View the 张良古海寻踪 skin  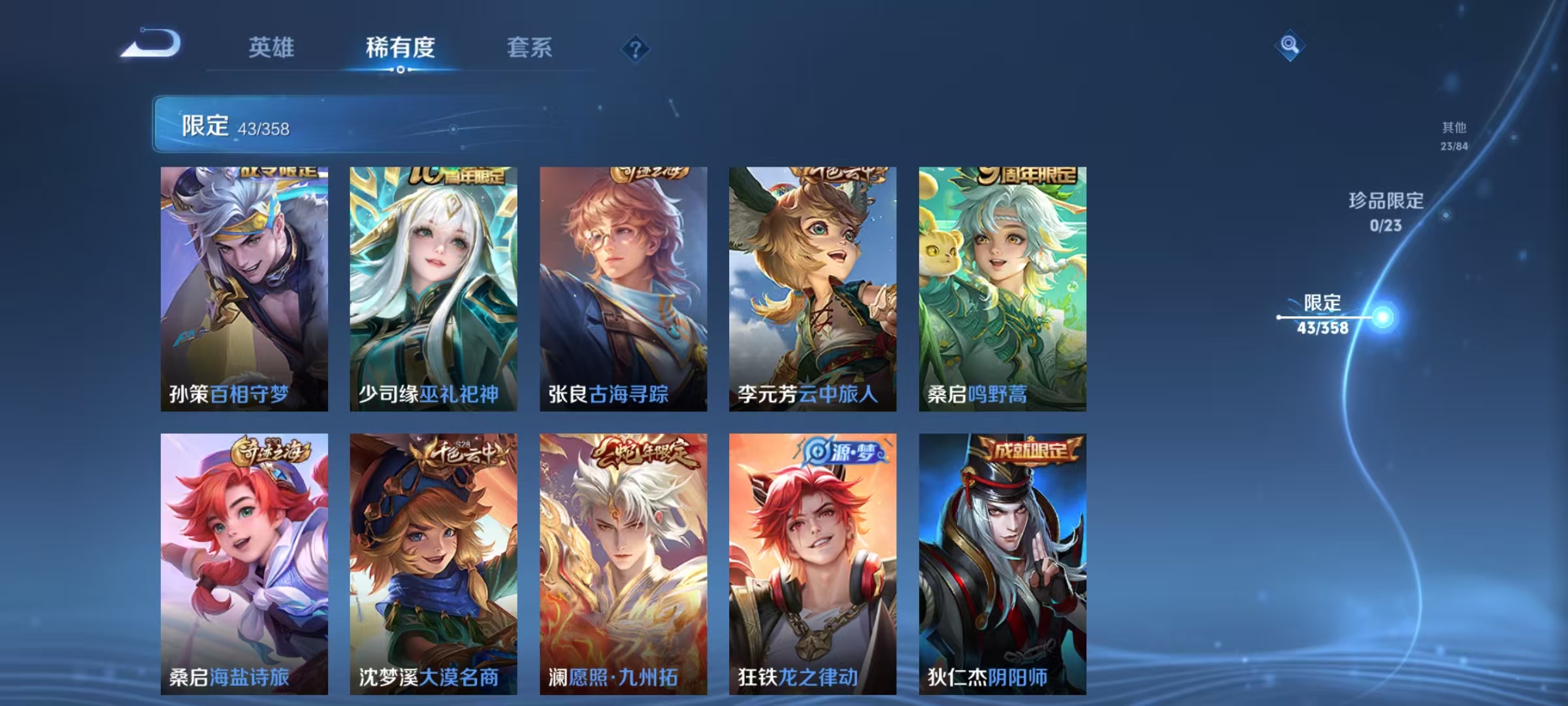[x=623, y=288]
